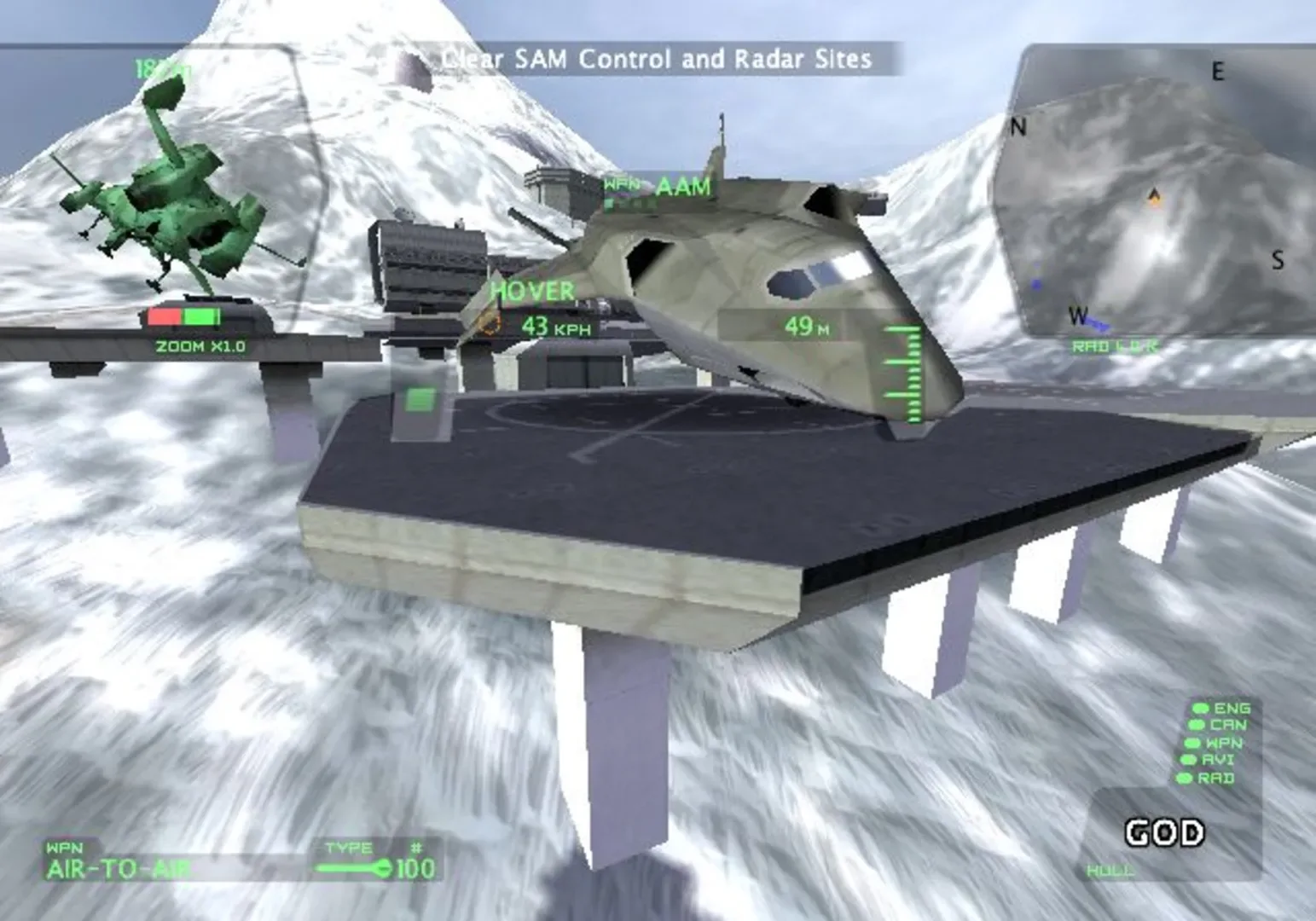Screen dimensions: 1316x921
Task: Select the missile icon in the TYPE panel
Action: [355, 868]
